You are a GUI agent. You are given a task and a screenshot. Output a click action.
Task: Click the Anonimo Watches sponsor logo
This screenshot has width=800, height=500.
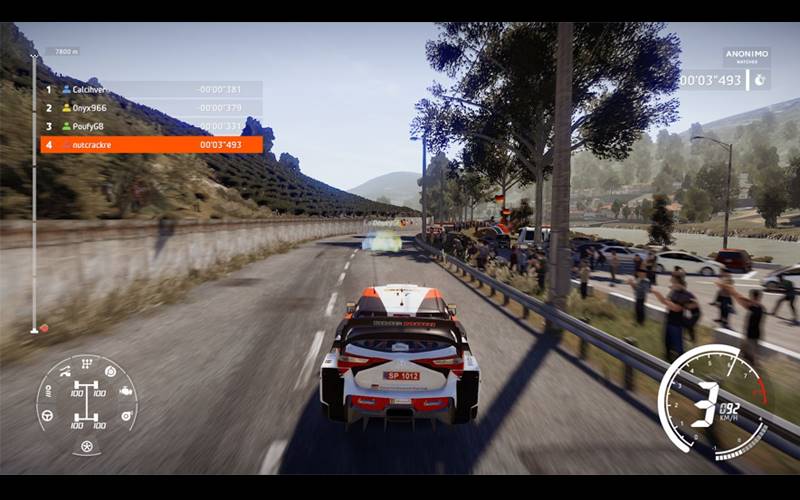(x=746, y=57)
